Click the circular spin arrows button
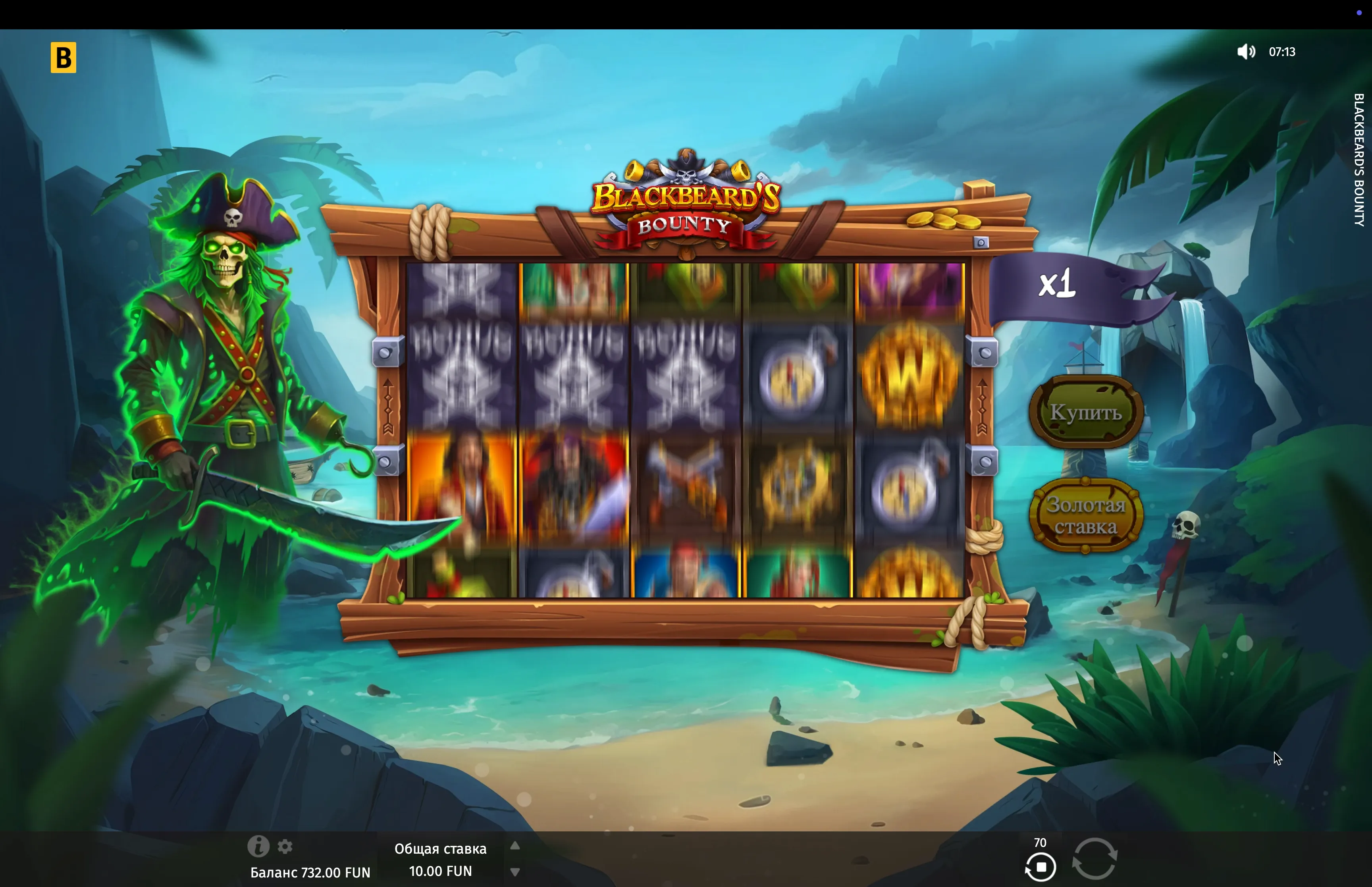This screenshot has height=887, width=1372. [1095, 859]
